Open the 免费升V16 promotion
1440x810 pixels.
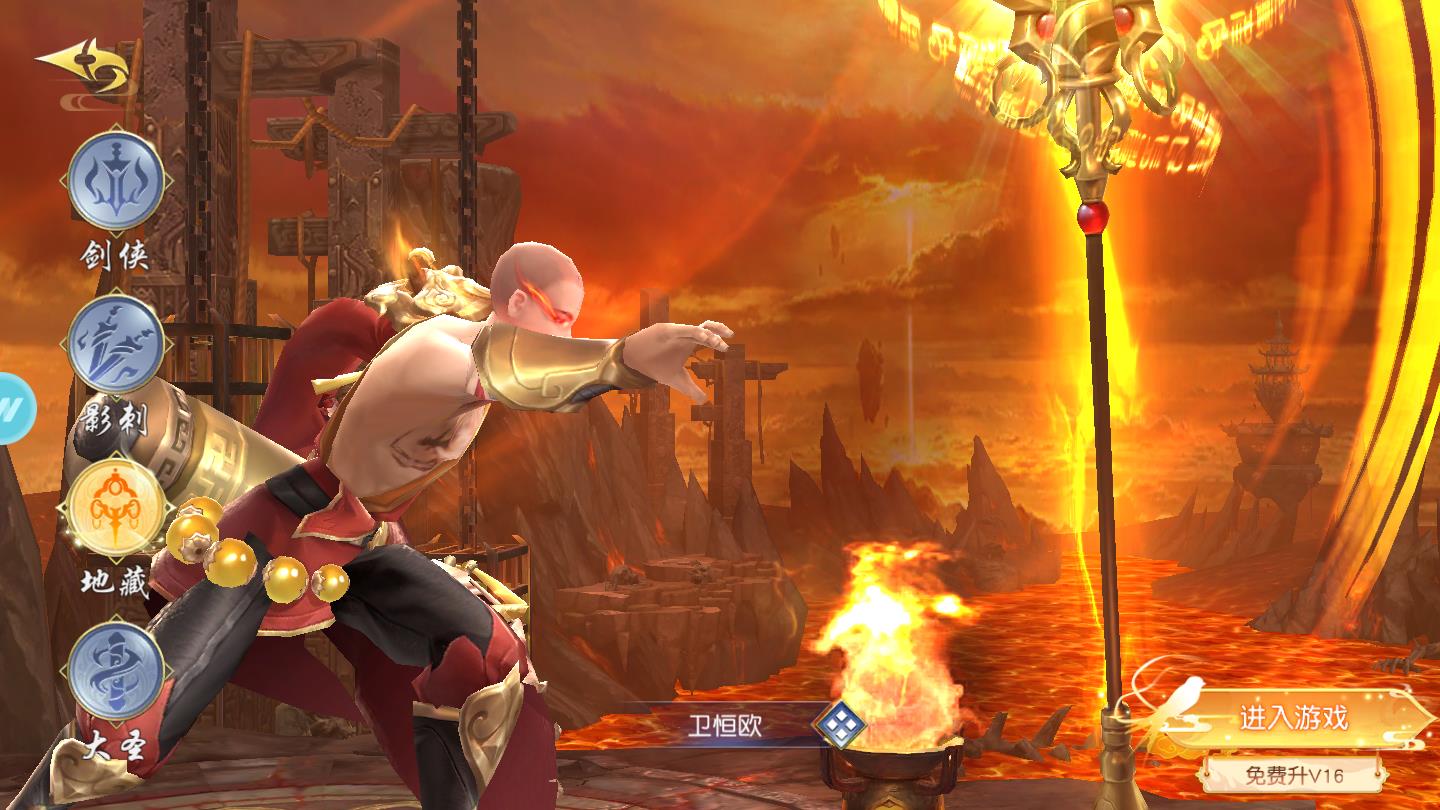pyautogui.click(x=1294, y=774)
